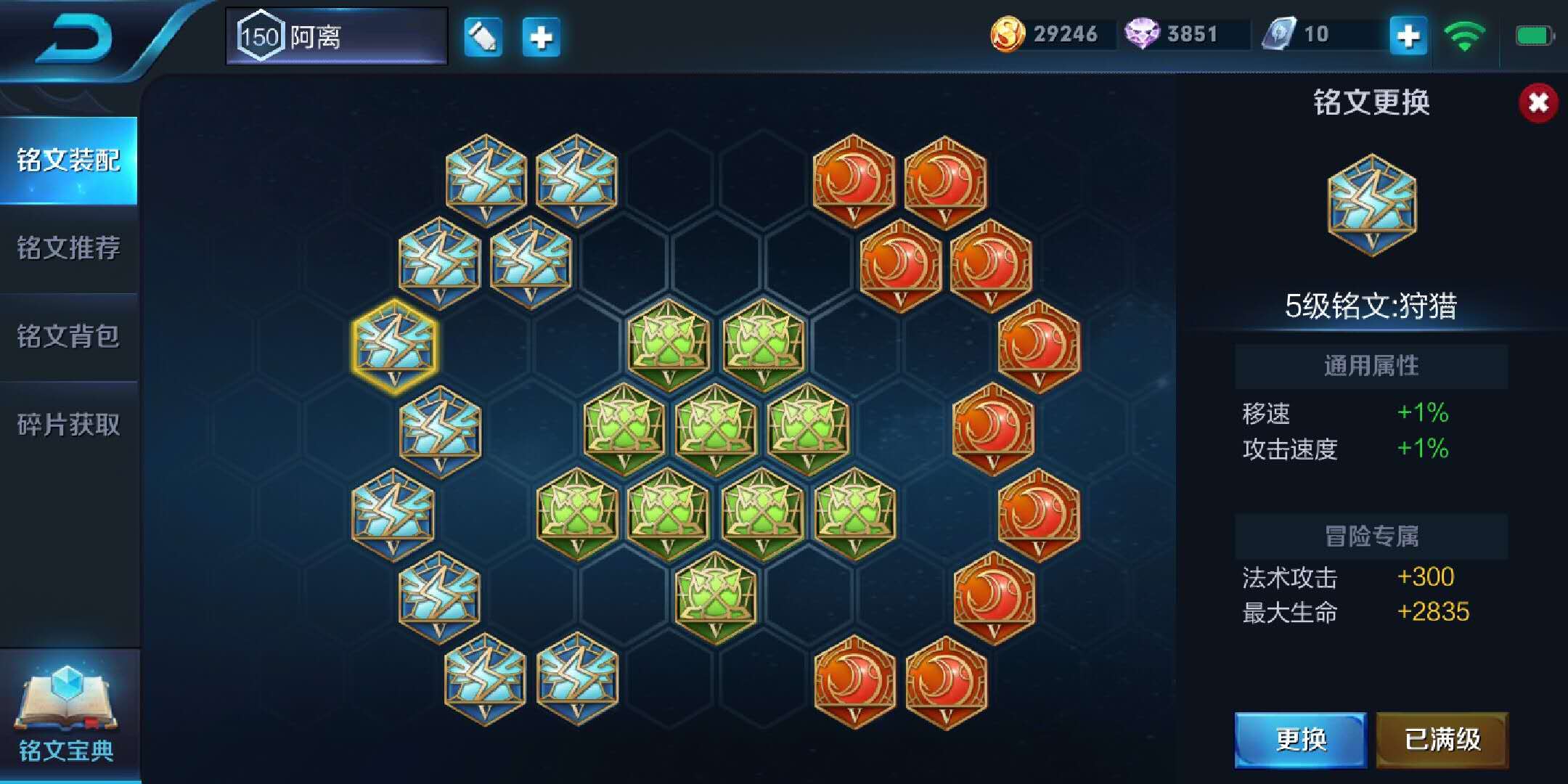This screenshot has height=784, width=1568.
Task: Select the yellow-highlighted blue rune
Action: 394,346
